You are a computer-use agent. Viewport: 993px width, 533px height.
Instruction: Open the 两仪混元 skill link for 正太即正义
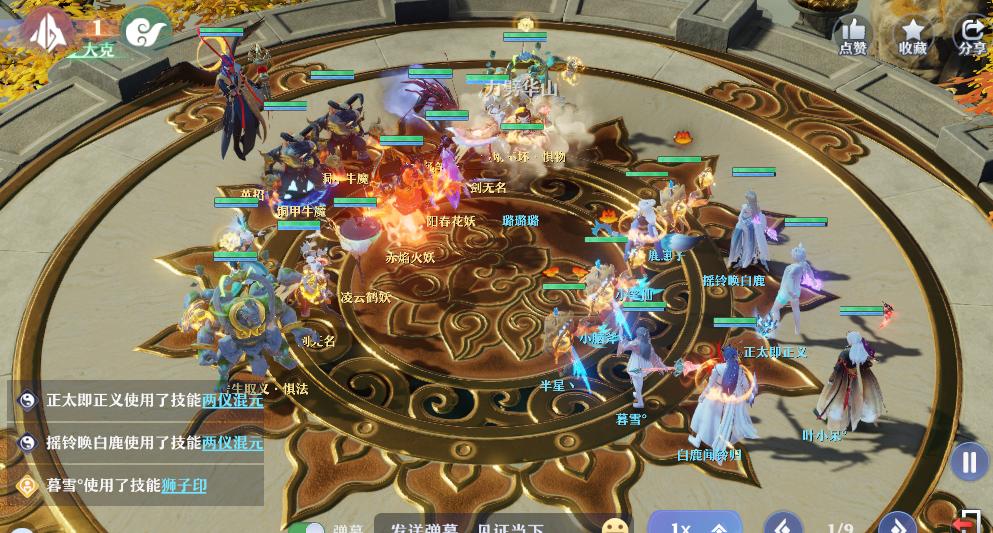[x=232, y=400]
